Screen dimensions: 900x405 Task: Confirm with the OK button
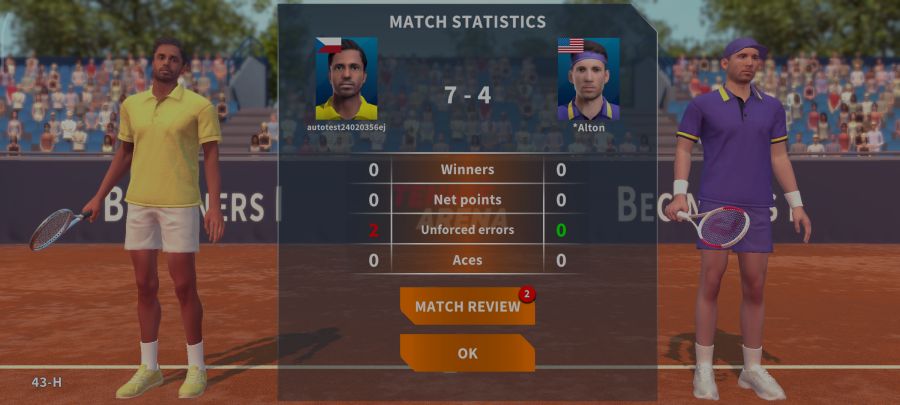point(467,353)
